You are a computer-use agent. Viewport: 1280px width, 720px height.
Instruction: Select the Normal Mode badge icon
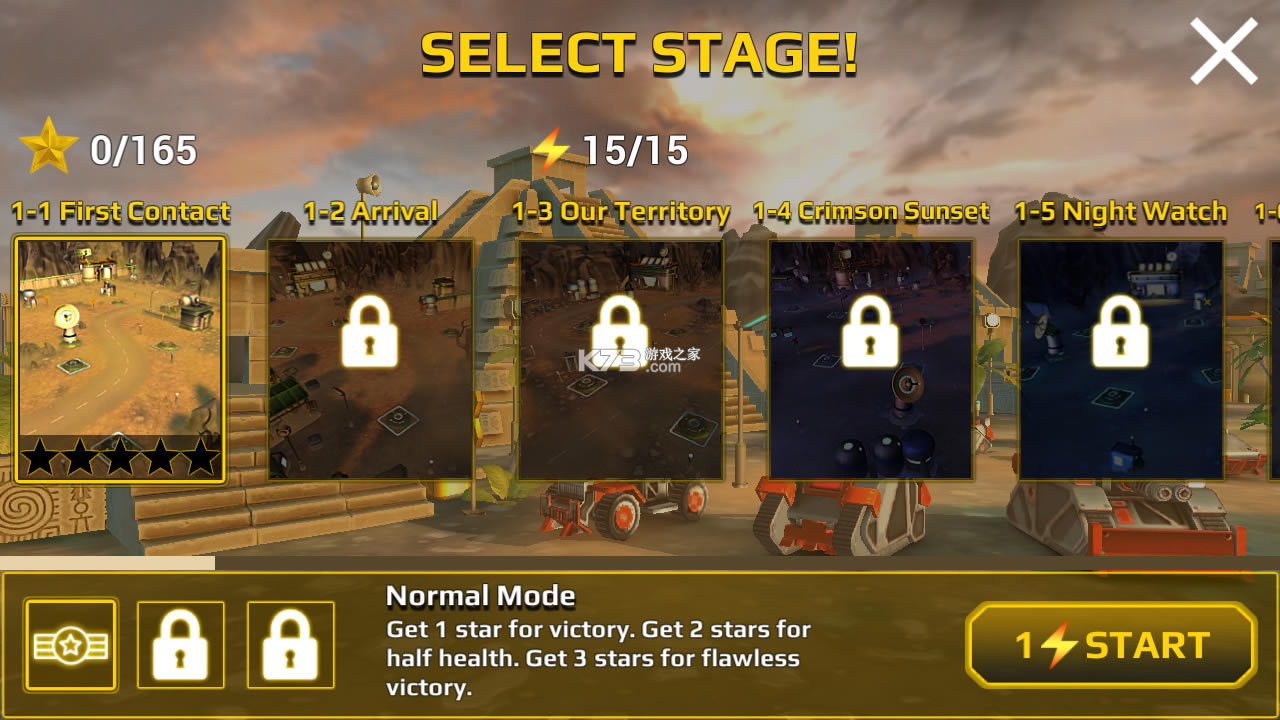point(71,645)
